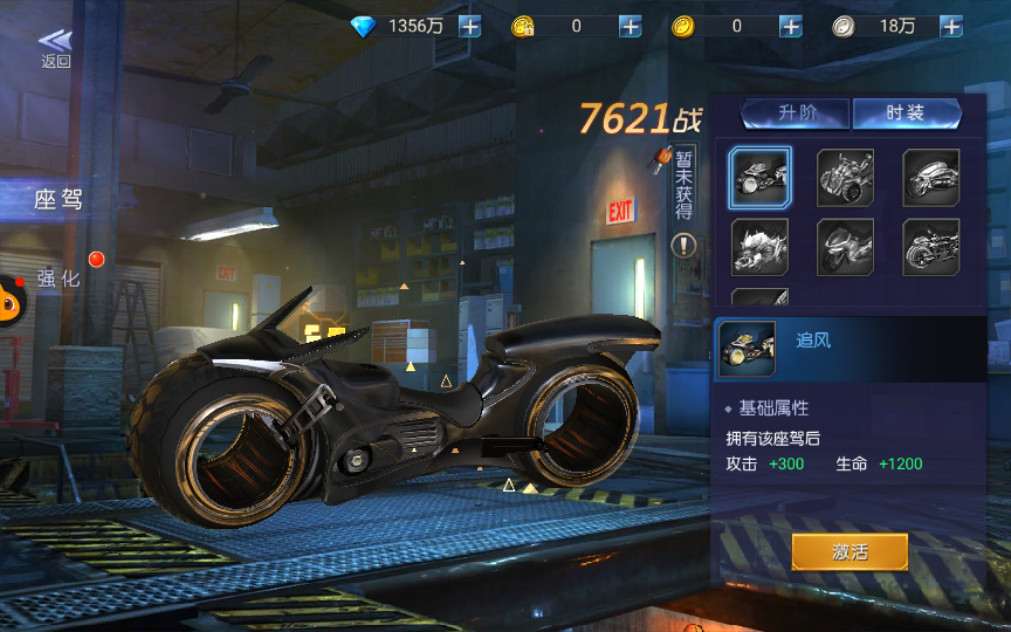Select the 时装 tab
1011x632 pixels.
click(x=905, y=113)
